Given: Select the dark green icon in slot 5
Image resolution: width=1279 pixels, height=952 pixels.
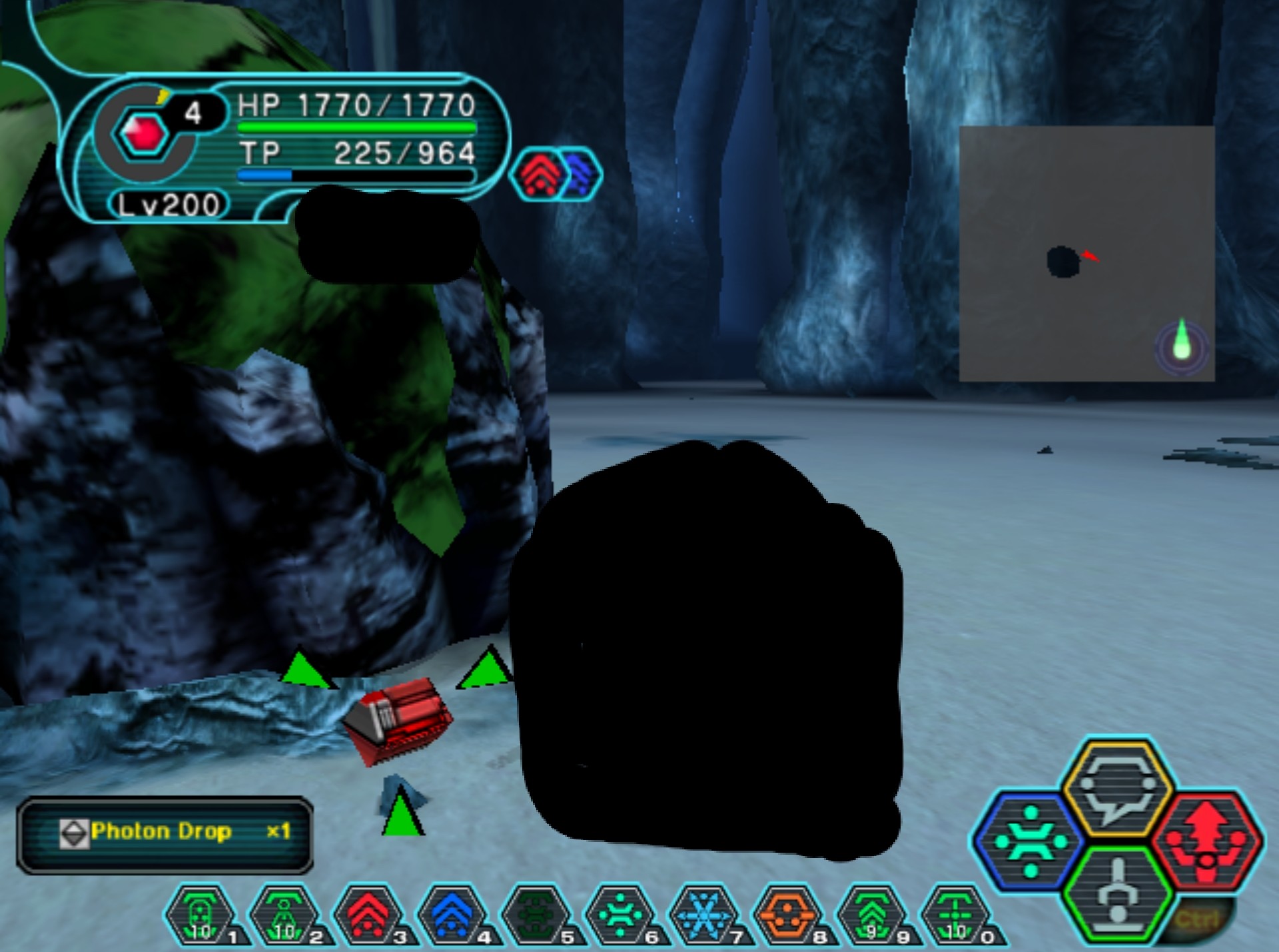Looking at the screenshot, I should pos(537,915).
